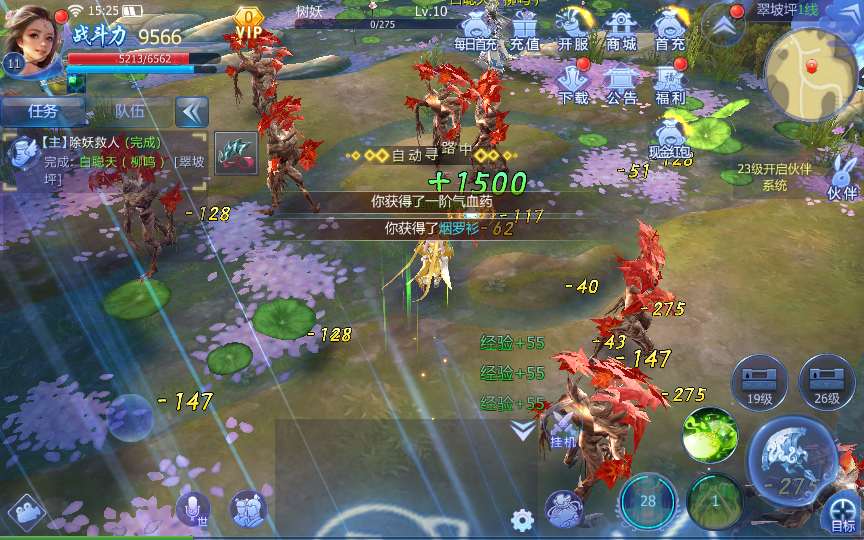Open the 充值 recharge gift box
The image size is (864, 540).
pos(524,30)
